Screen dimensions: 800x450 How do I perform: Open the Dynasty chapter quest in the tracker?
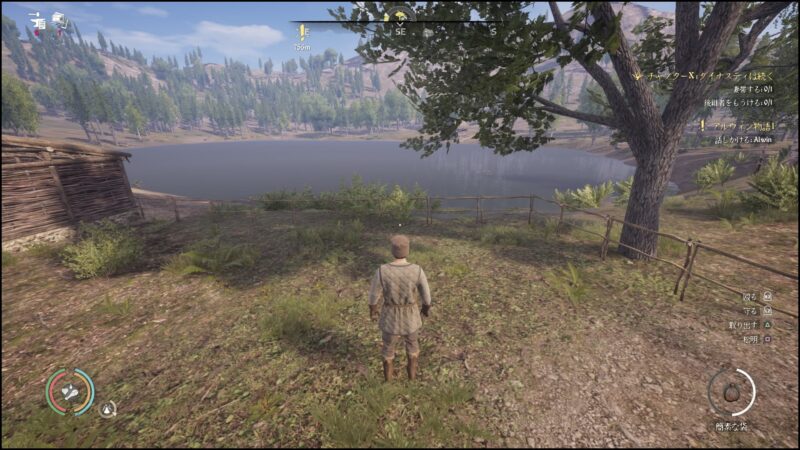click(x=711, y=76)
